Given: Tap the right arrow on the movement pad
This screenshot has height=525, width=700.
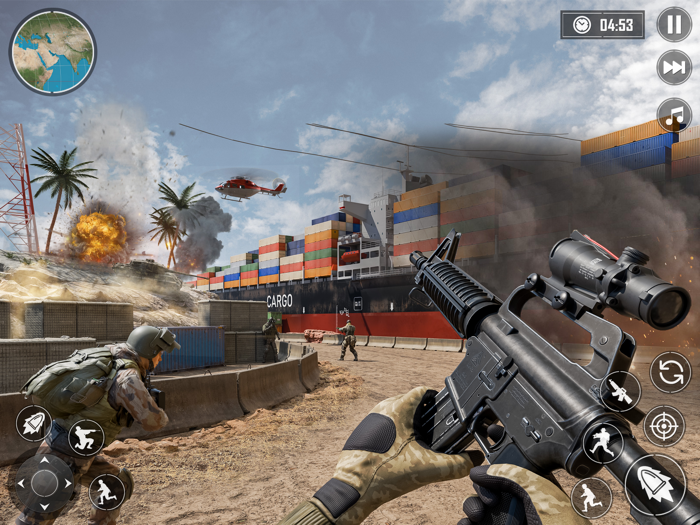Looking at the screenshot, I should [67, 484].
